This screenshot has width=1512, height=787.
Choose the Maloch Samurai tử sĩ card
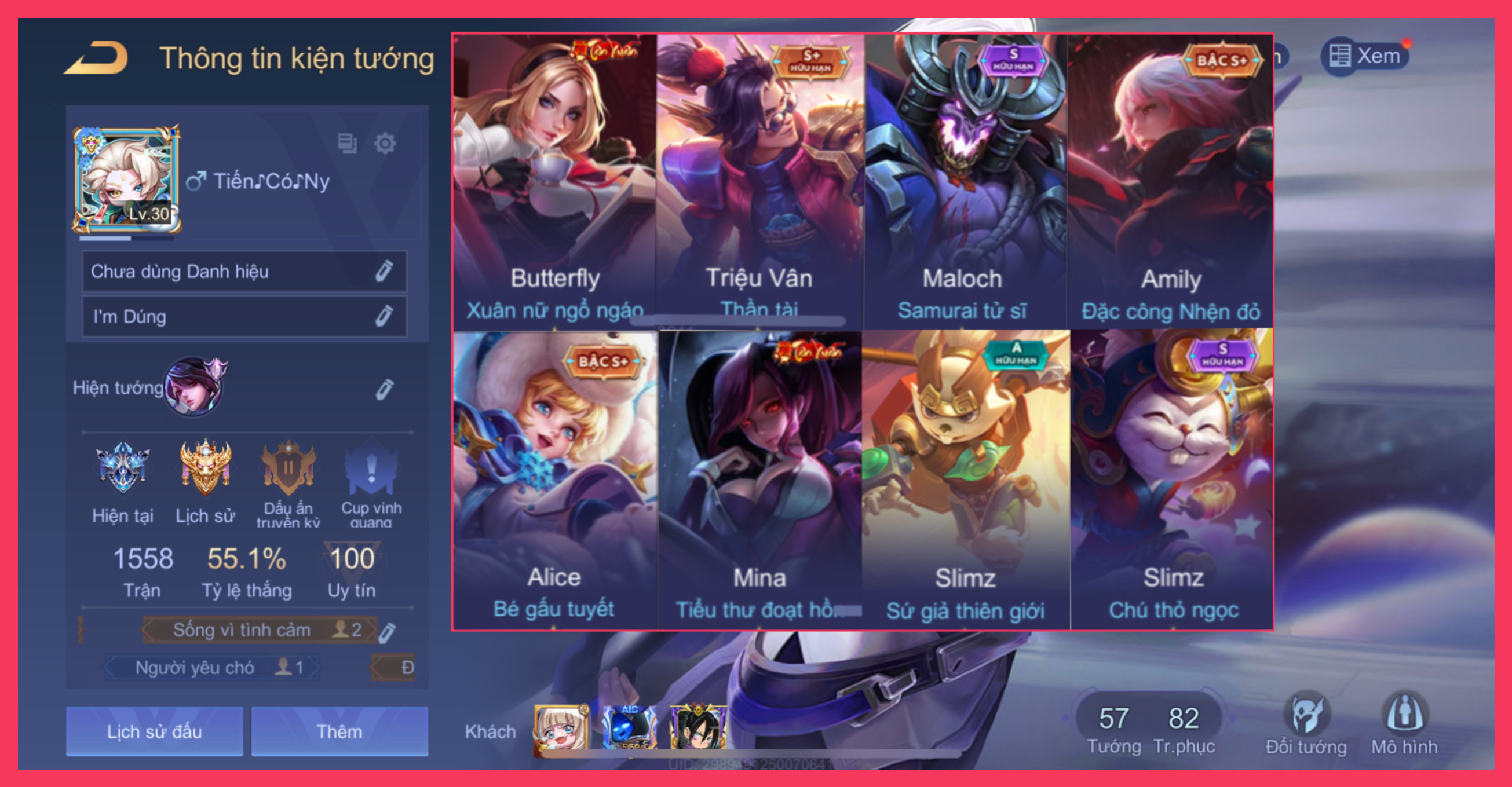click(x=964, y=182)
